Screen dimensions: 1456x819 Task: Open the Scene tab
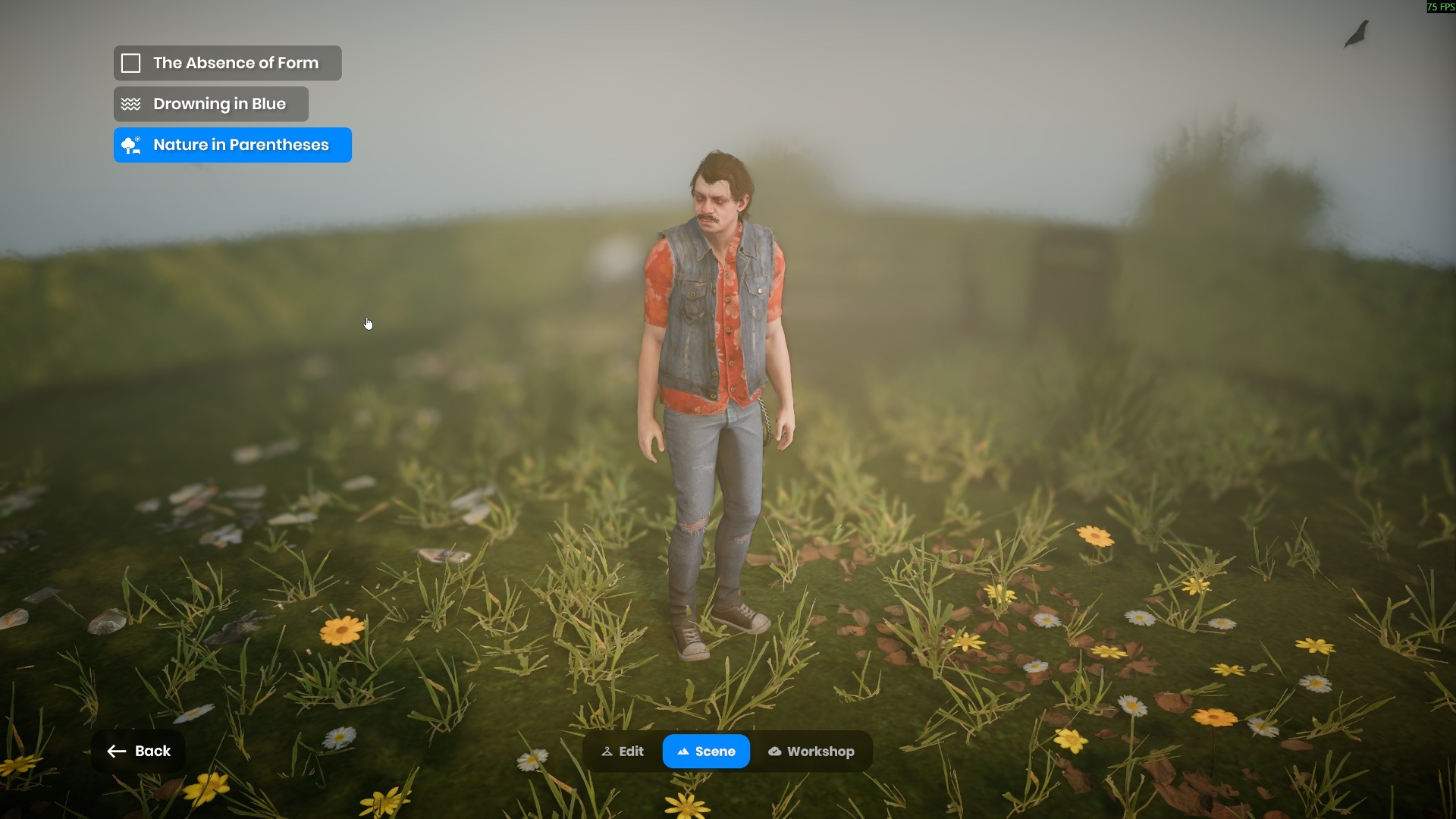[x=706, y=752]
